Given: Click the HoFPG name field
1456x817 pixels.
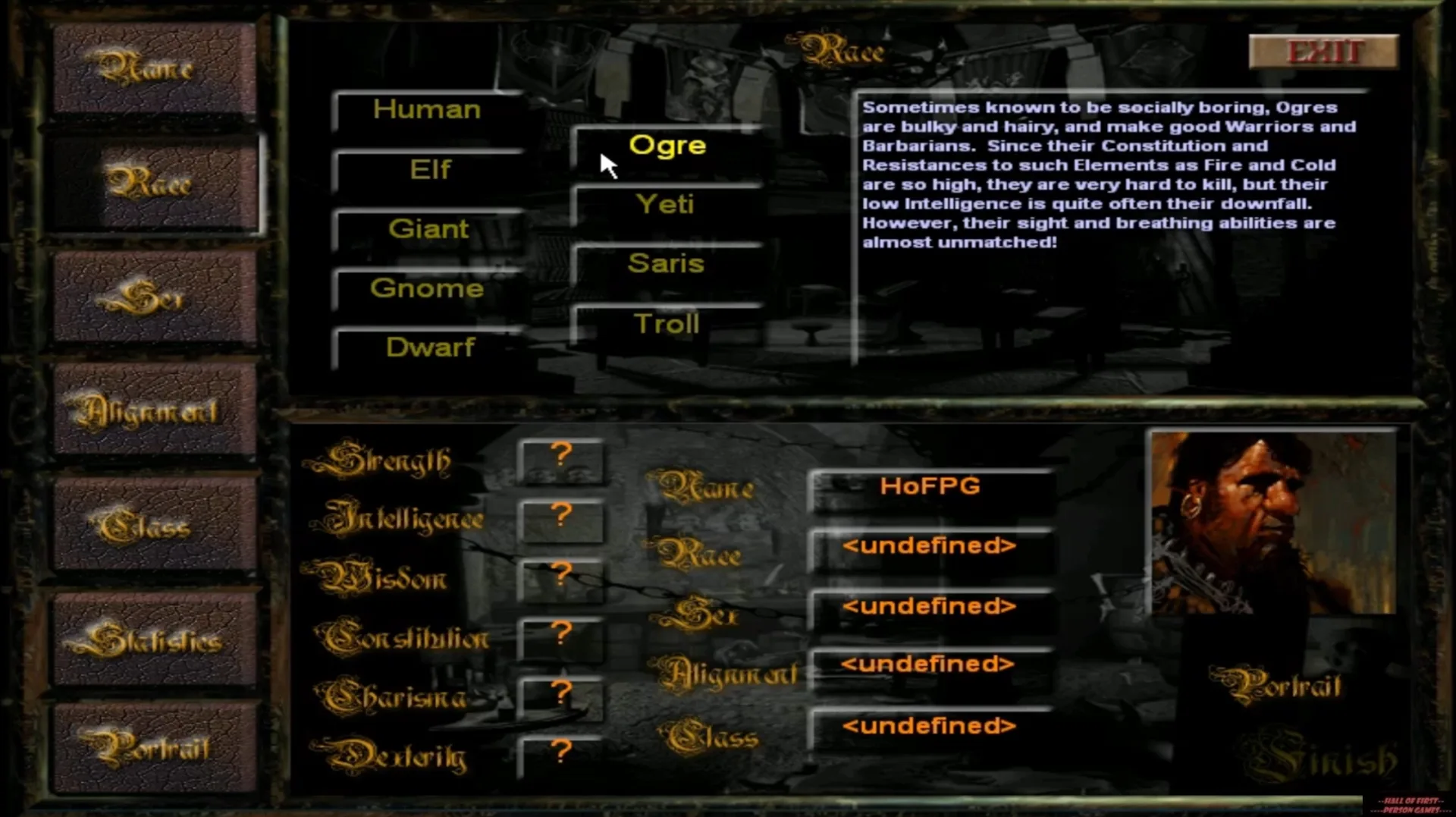Looking at the screenshot, I should click(x=930, y=486).
